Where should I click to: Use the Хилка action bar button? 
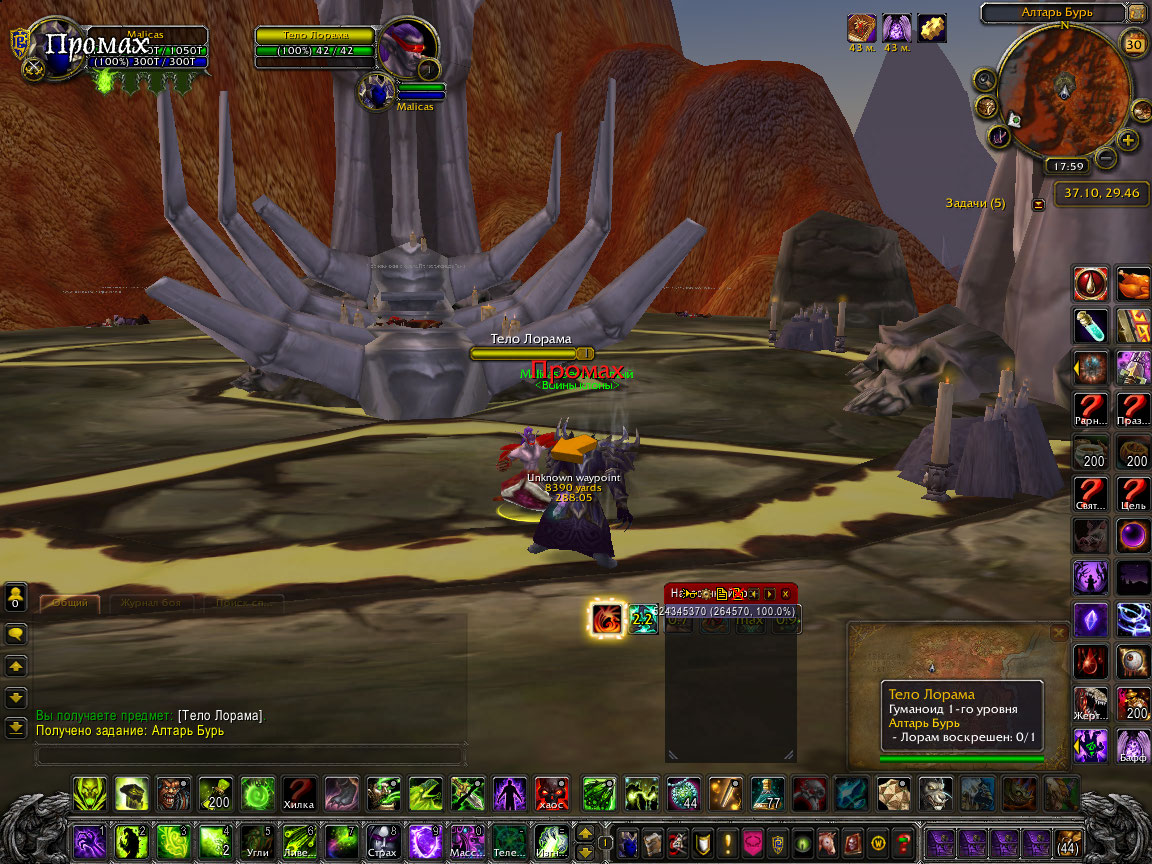coord(299,794)
